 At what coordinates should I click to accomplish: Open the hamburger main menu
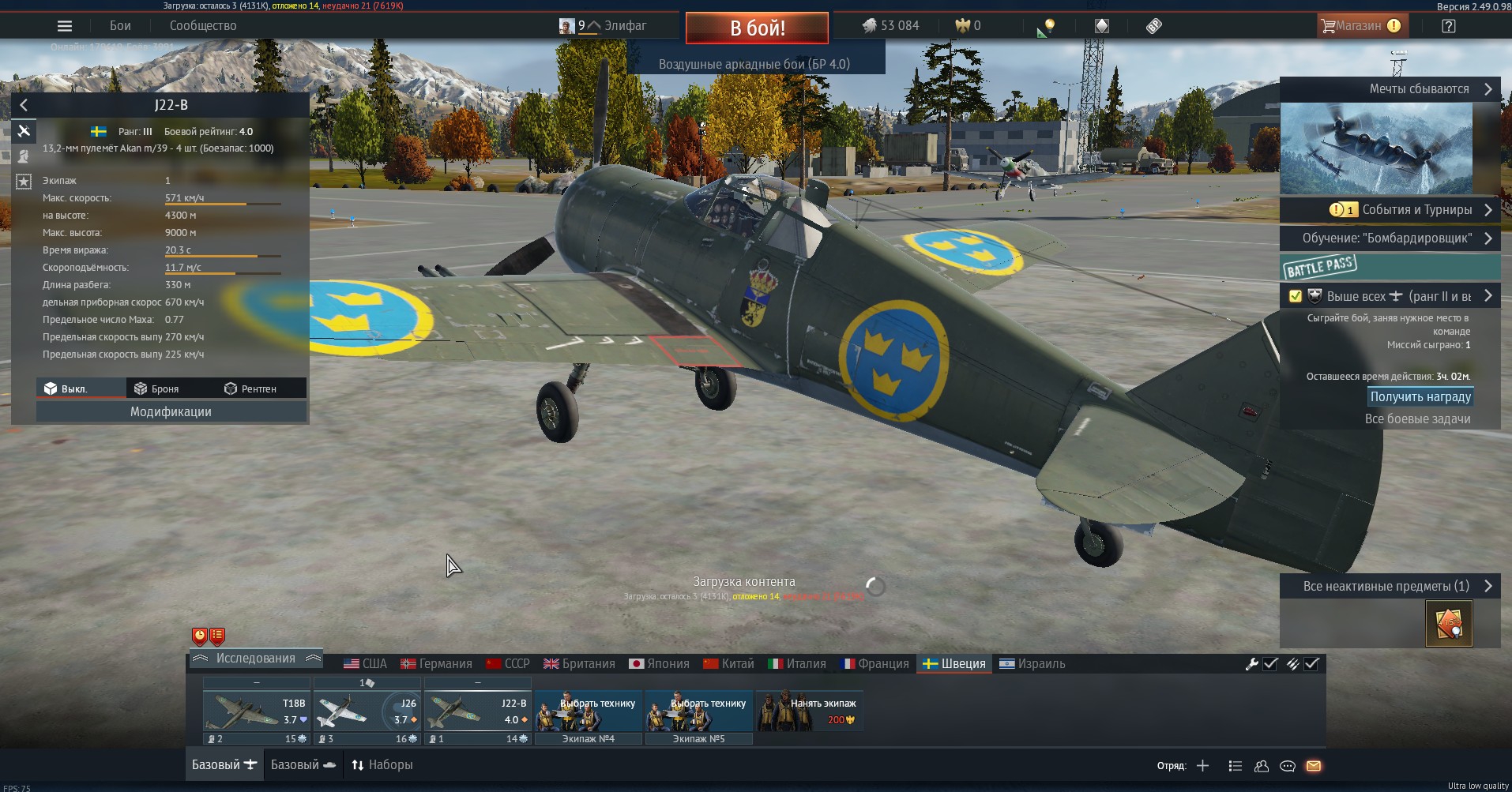coord(65,26)
